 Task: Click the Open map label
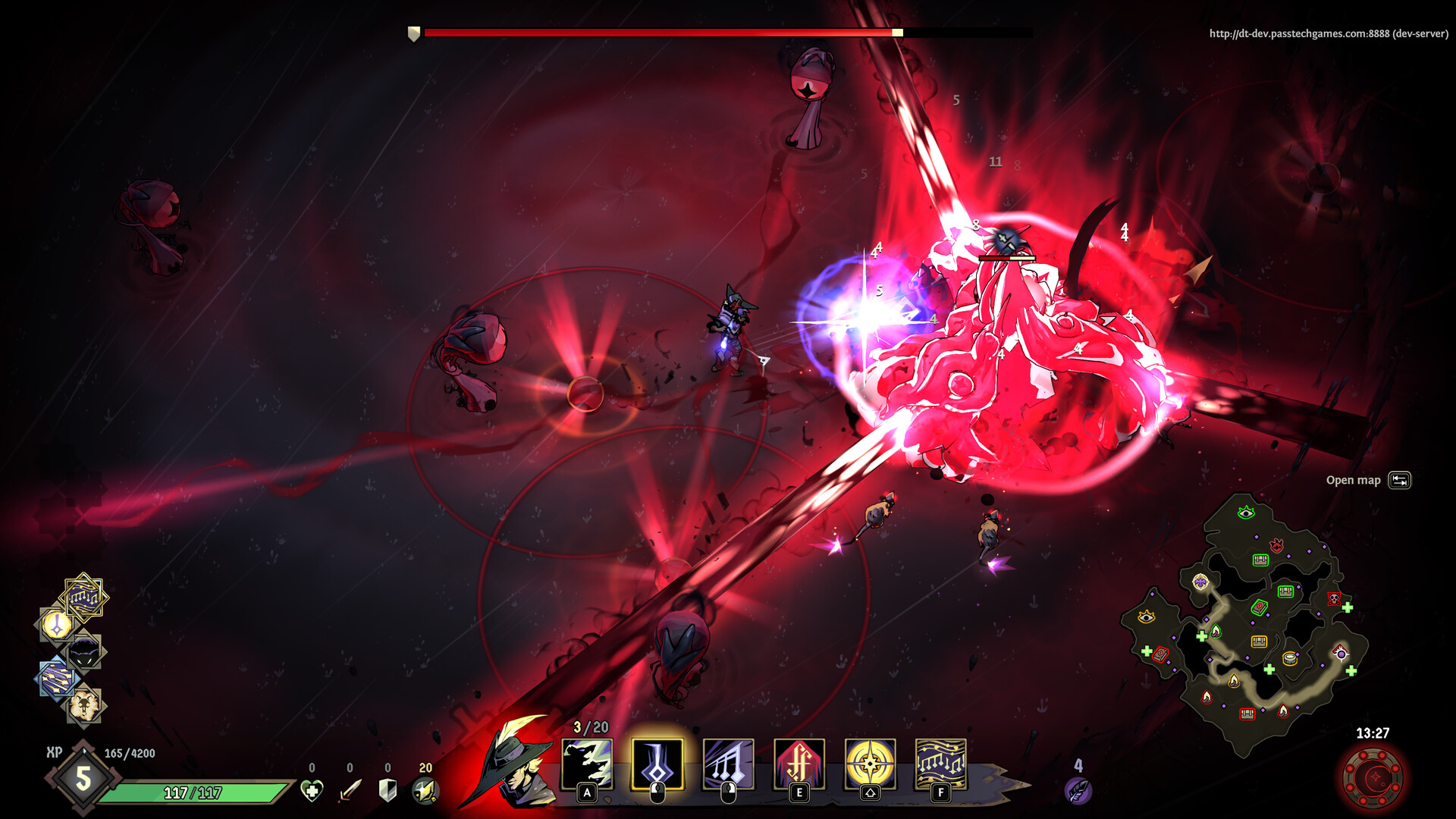[x=1353, y=480]
